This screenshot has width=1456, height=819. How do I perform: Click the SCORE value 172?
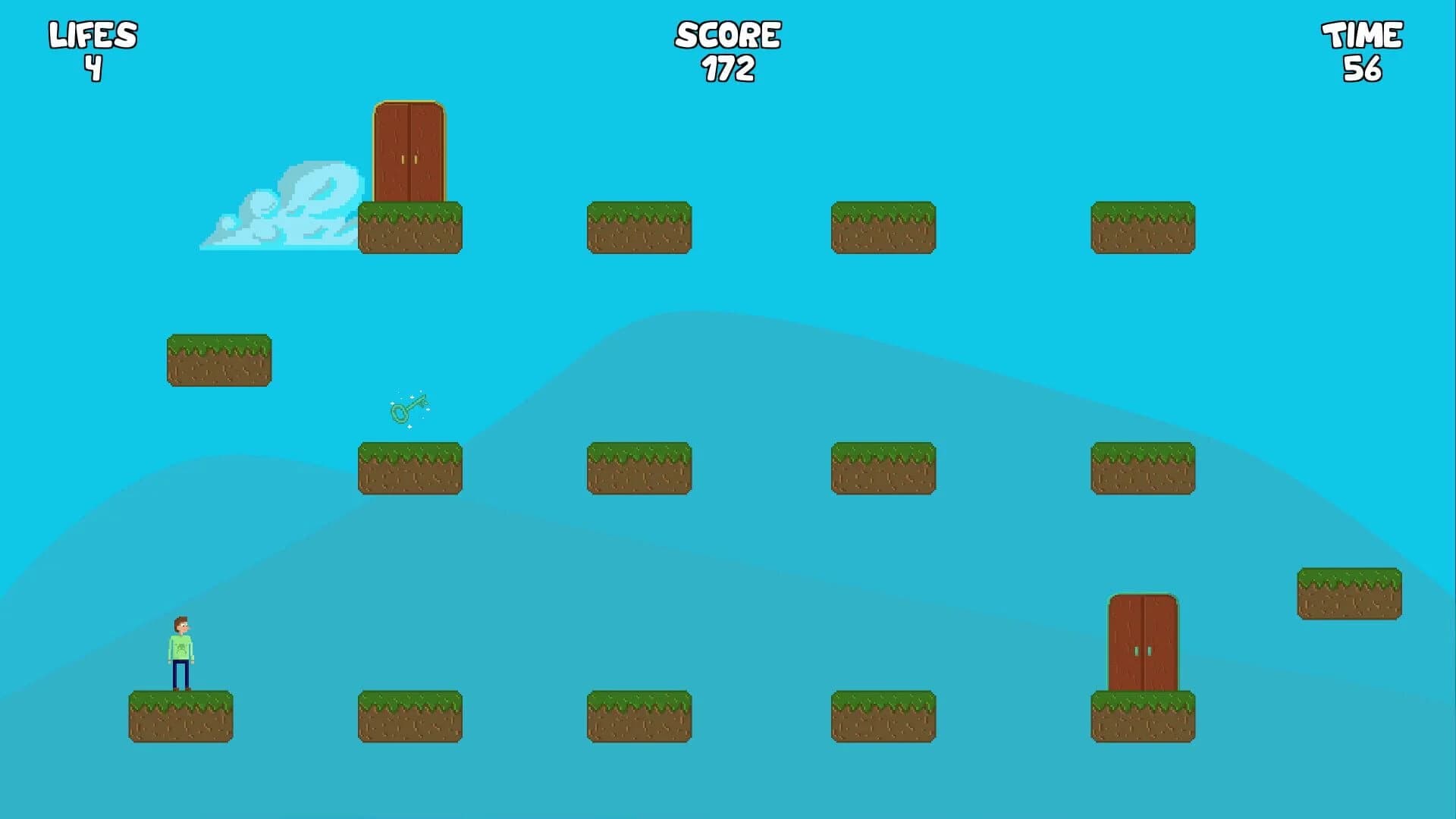pyautogui.click(x=728, y=68)
